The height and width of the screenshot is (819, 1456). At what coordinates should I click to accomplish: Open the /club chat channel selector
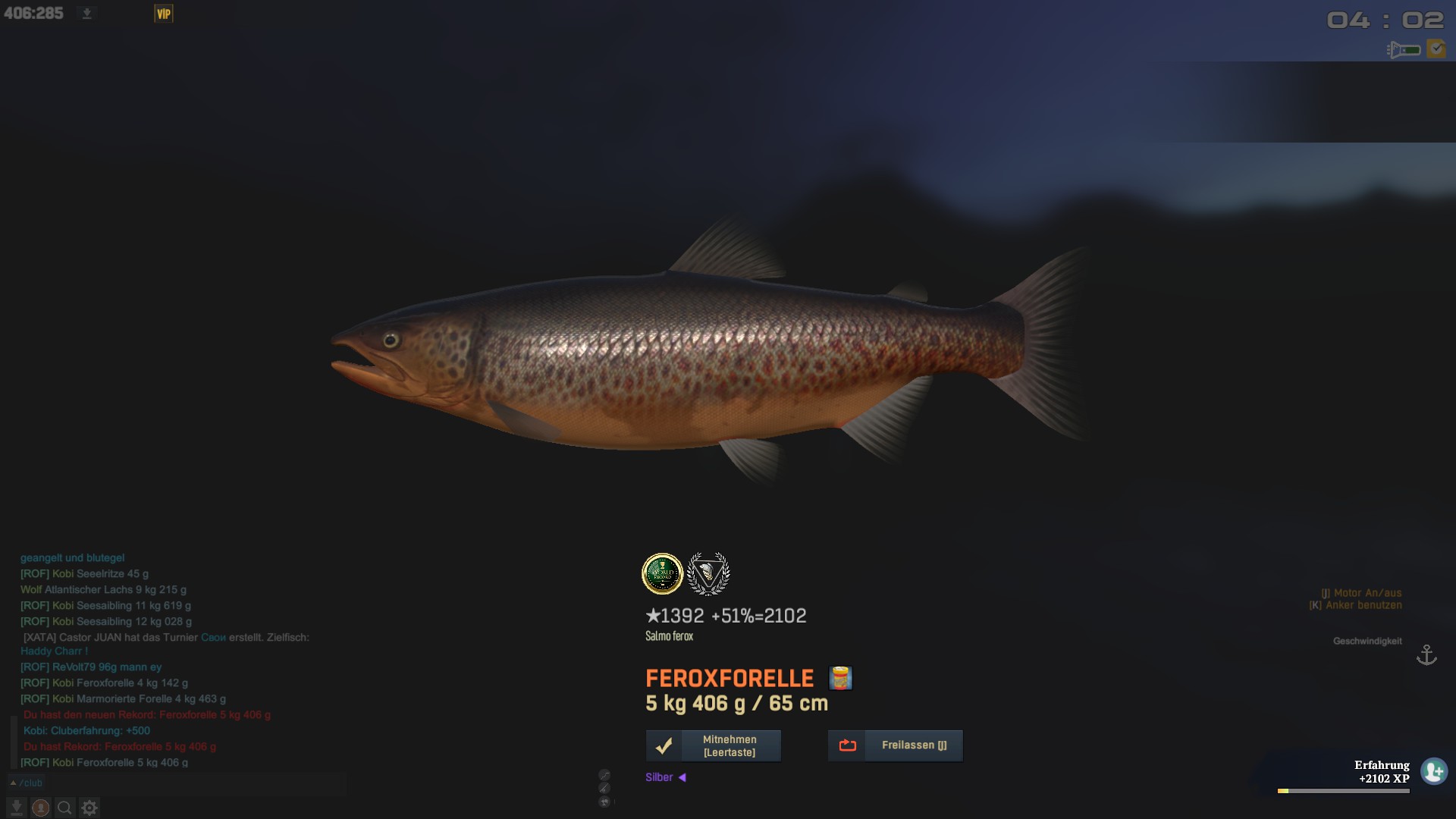point(27,783)
